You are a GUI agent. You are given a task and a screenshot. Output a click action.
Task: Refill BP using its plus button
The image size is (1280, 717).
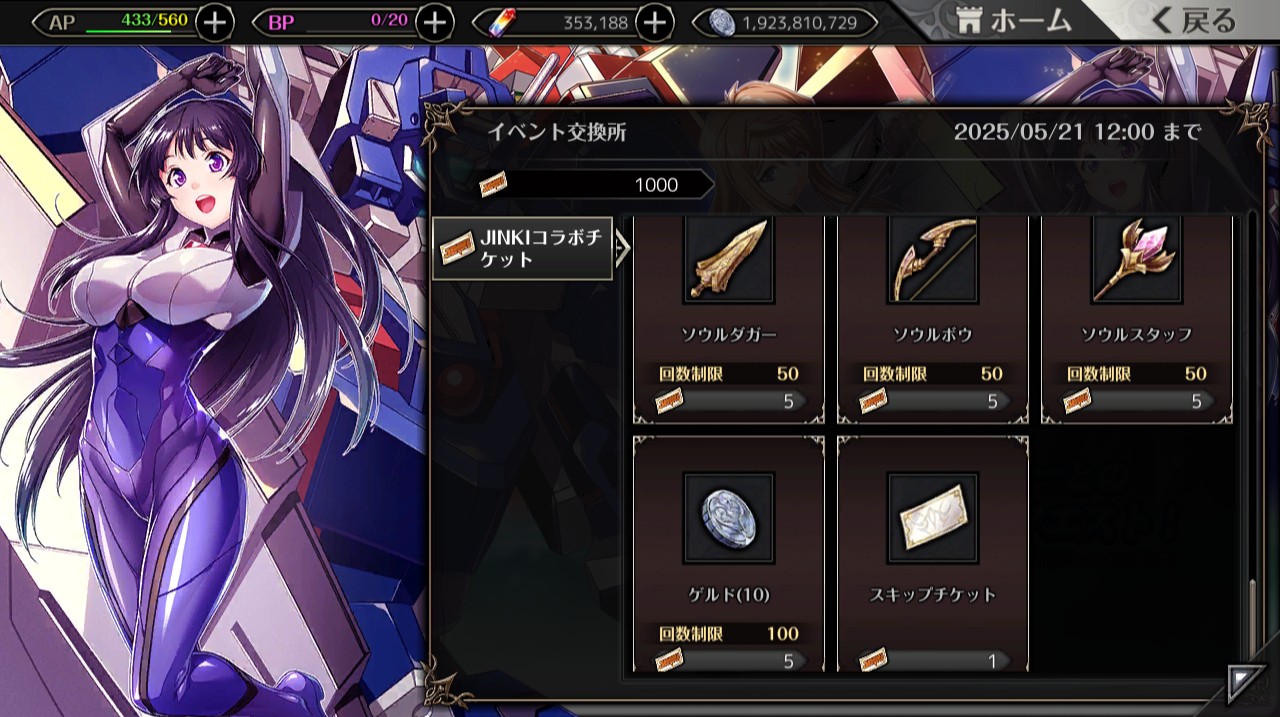tap(434, 22)
